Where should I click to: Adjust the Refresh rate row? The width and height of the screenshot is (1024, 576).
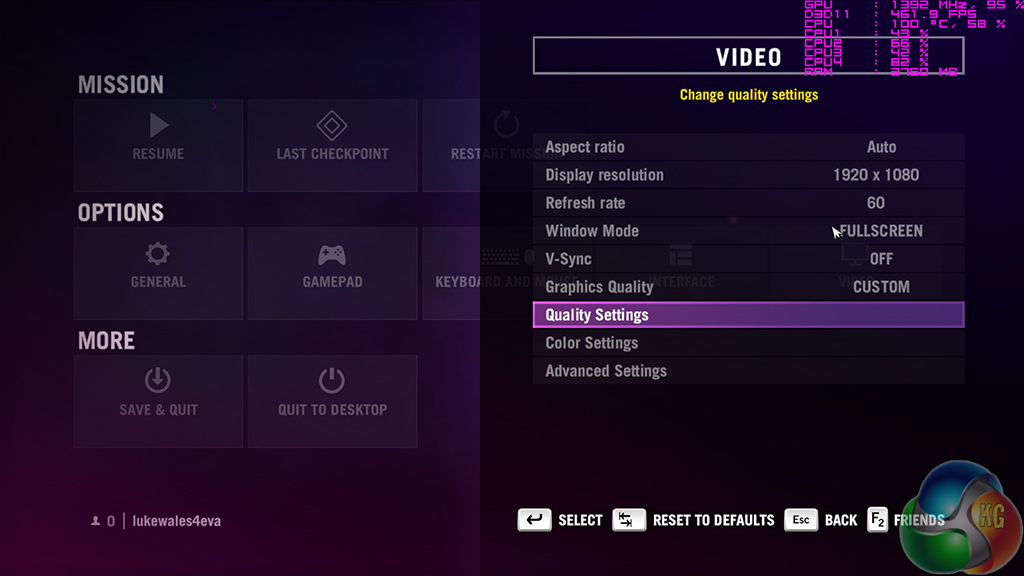tap(748, 203)
